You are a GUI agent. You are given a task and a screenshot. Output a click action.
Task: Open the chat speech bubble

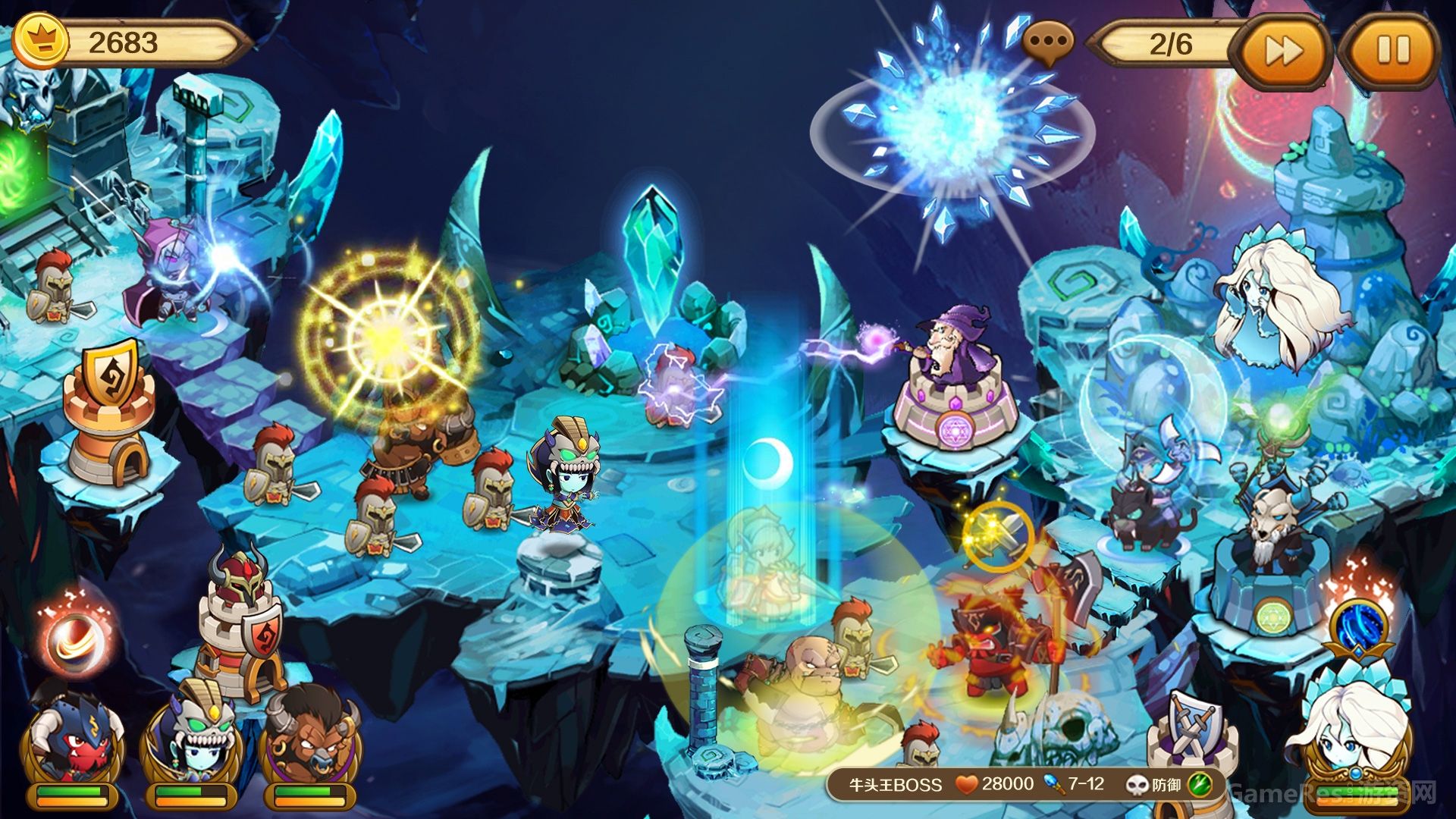(1047, 42)
